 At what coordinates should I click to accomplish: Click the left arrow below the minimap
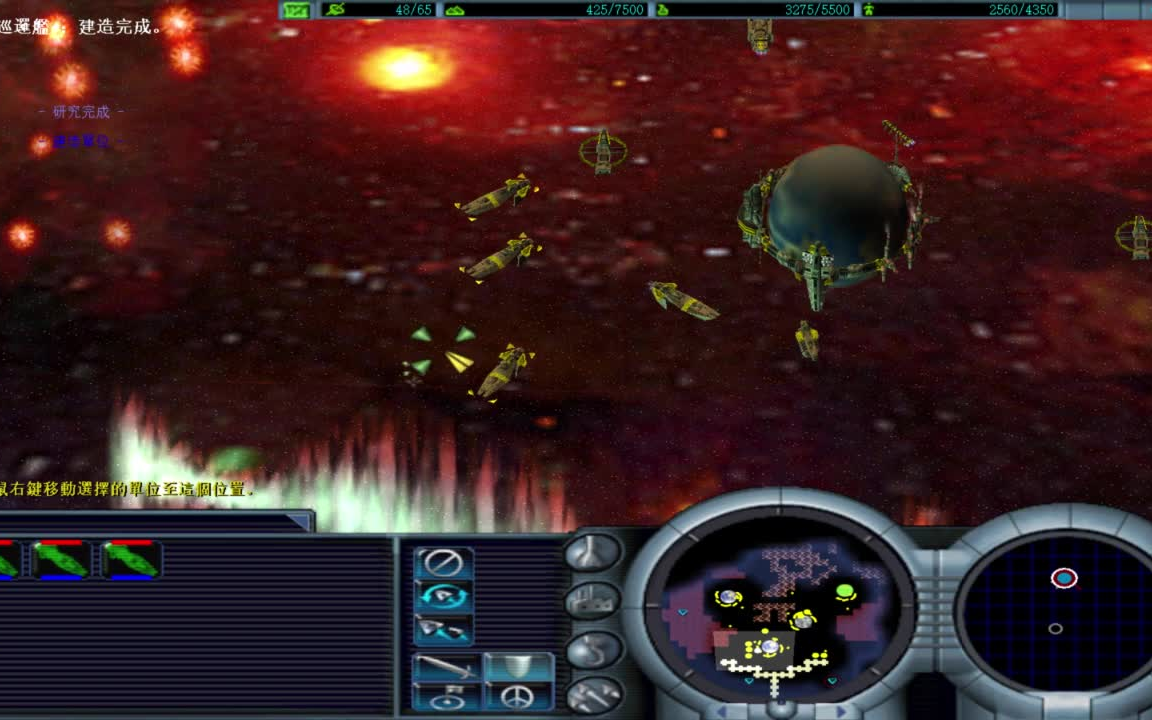722,712
